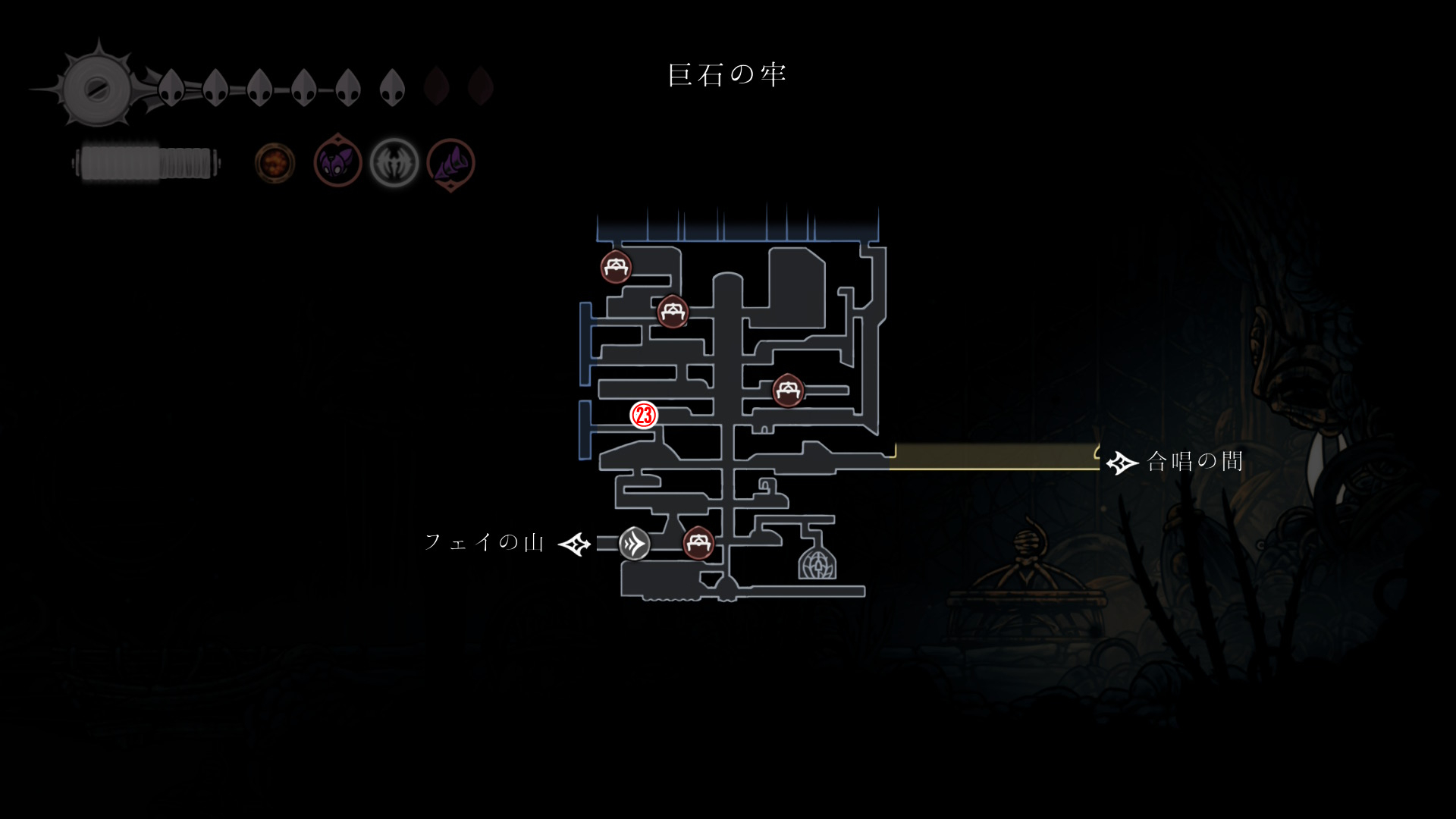Viewport: 1456px width, 819px height.
Task: Select the silver chevron travel marker
Action: pos(634,544)
